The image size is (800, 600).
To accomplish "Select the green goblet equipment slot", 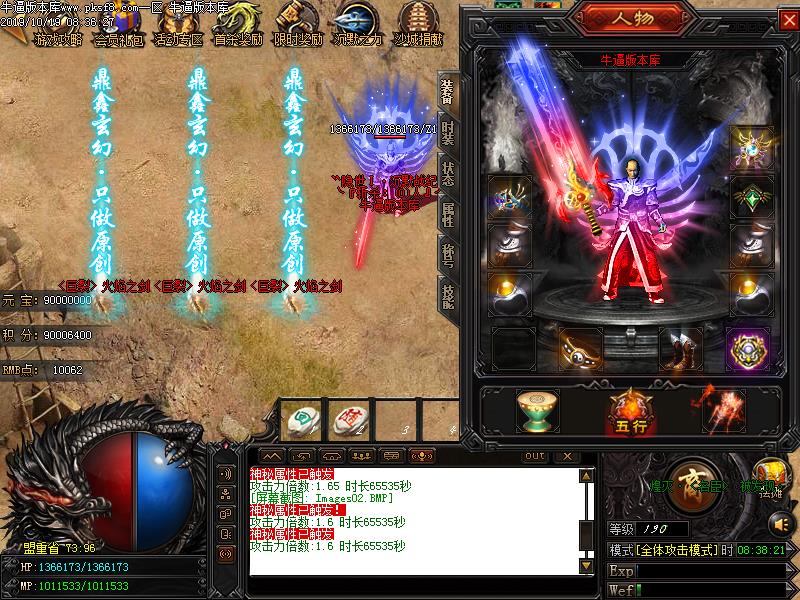I will 537,409.
